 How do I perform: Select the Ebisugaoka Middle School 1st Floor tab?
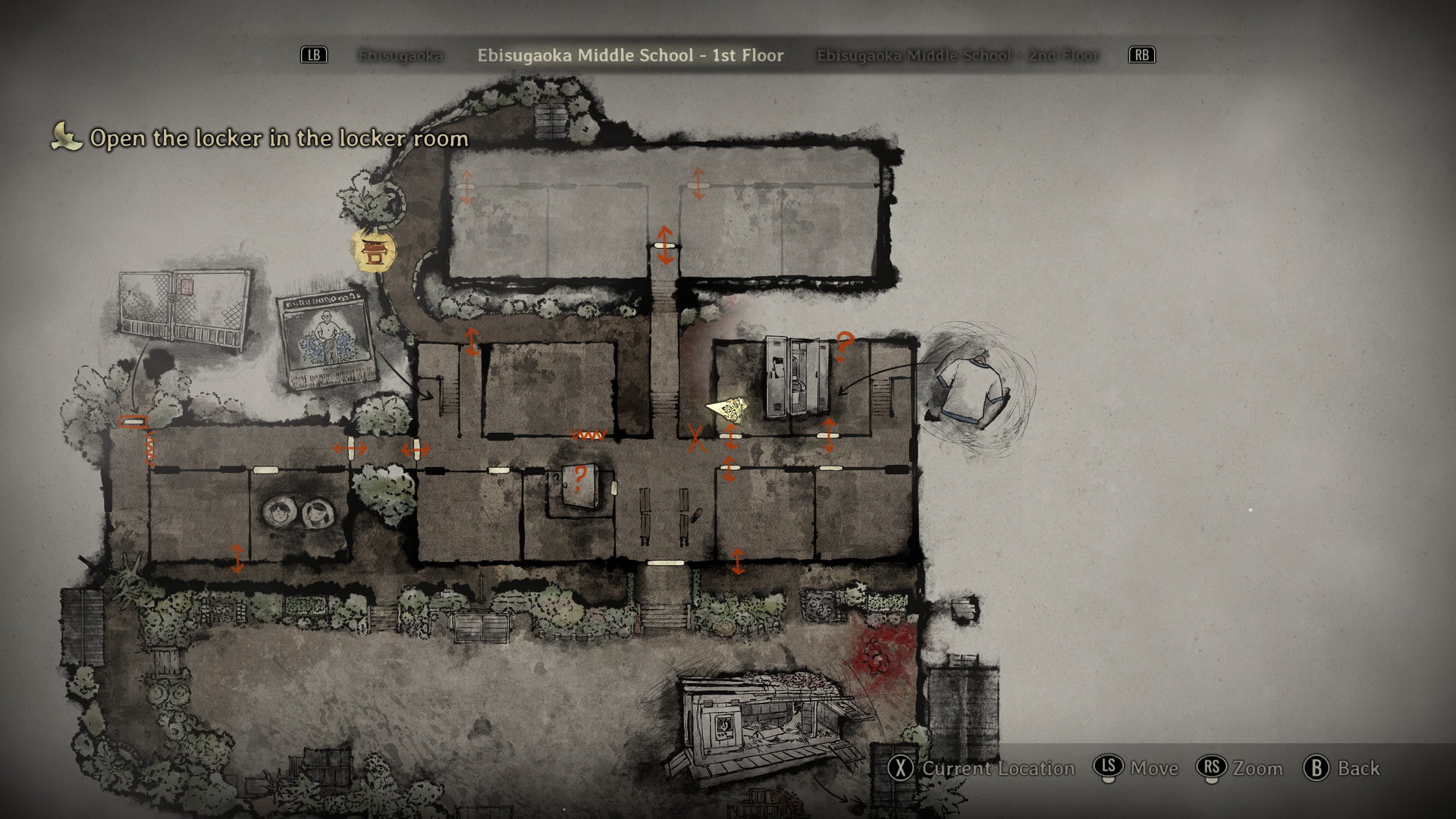pyautogui.click(x=630, y=55)
